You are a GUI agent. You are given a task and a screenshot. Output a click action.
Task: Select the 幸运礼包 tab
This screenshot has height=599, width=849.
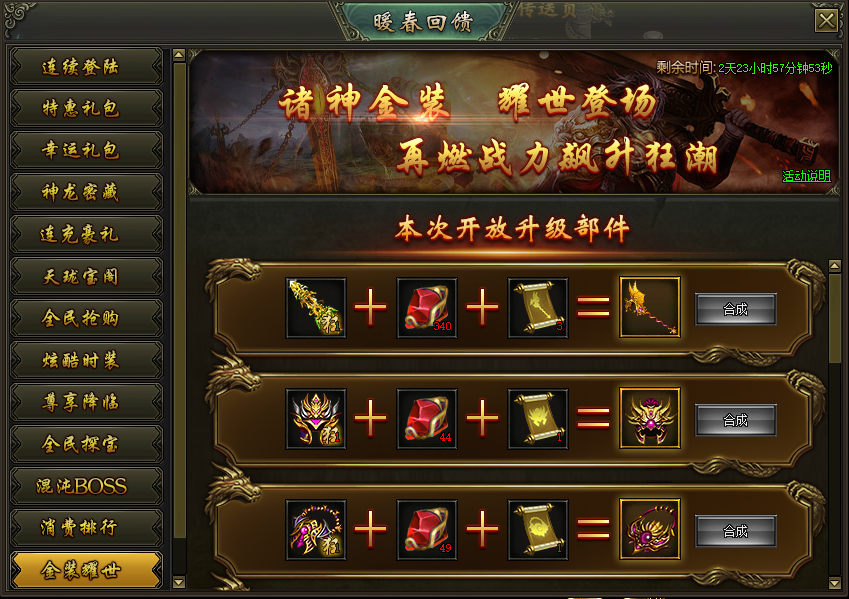click(85, 150)
